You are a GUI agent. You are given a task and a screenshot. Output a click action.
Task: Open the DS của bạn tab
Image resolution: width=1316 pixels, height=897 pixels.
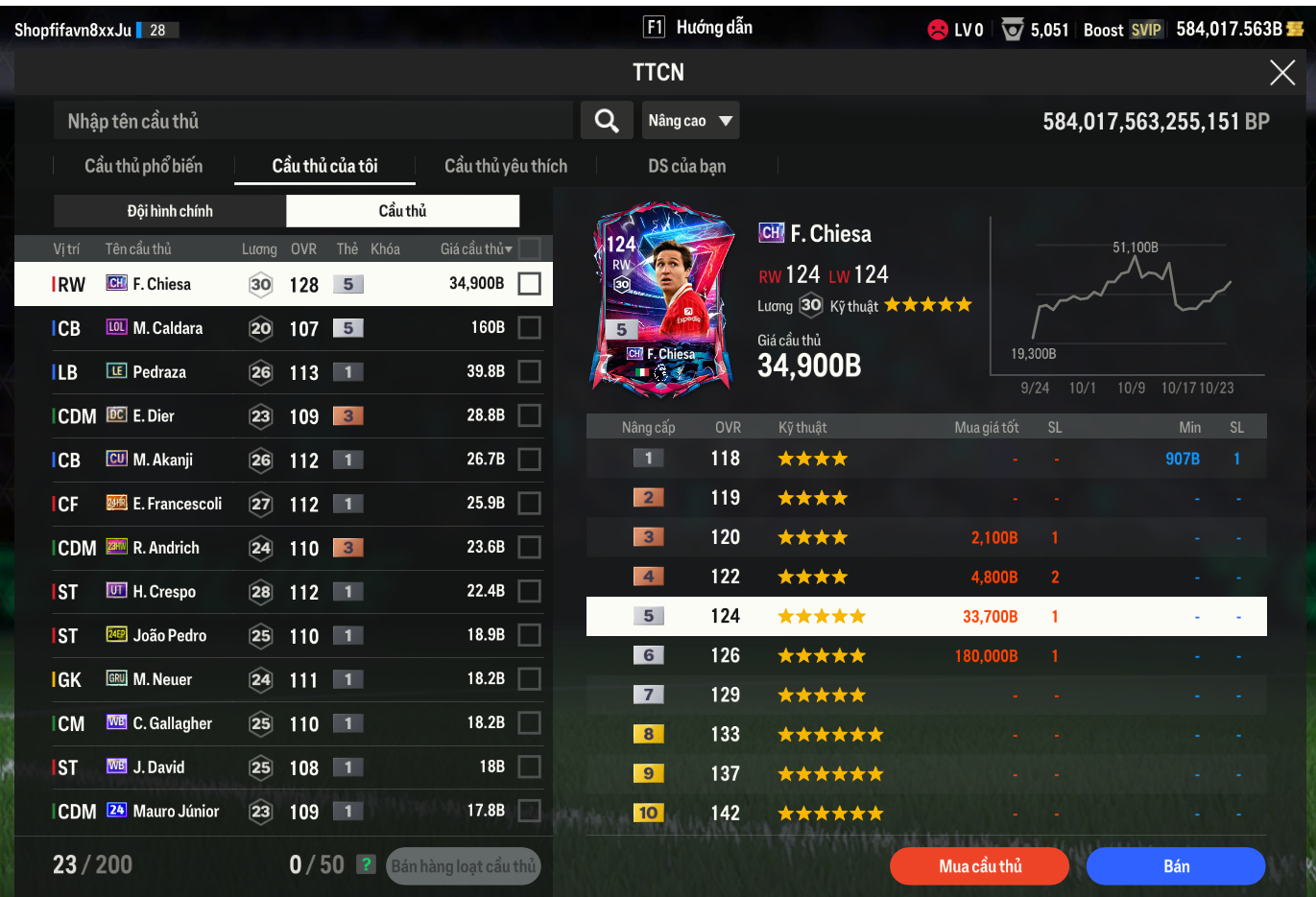pos(686,166)
